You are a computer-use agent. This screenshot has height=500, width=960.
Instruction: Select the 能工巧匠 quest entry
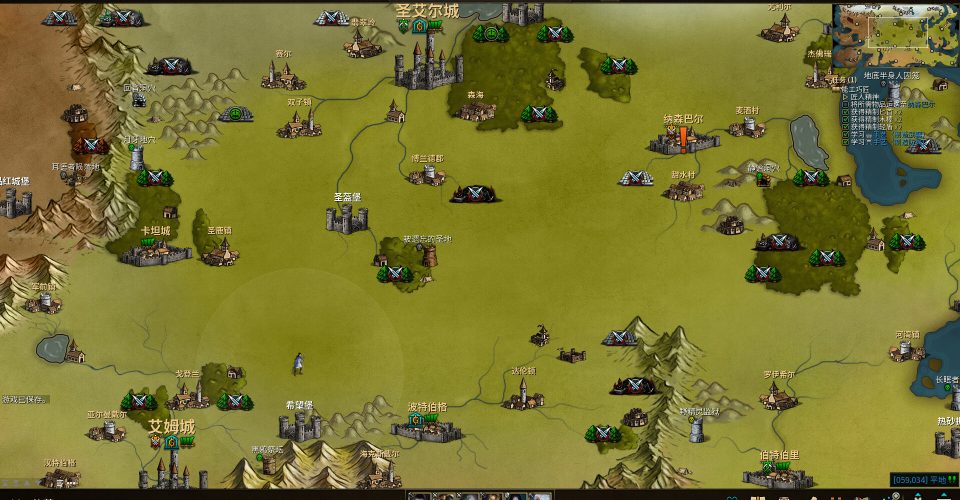coord(855,89)
